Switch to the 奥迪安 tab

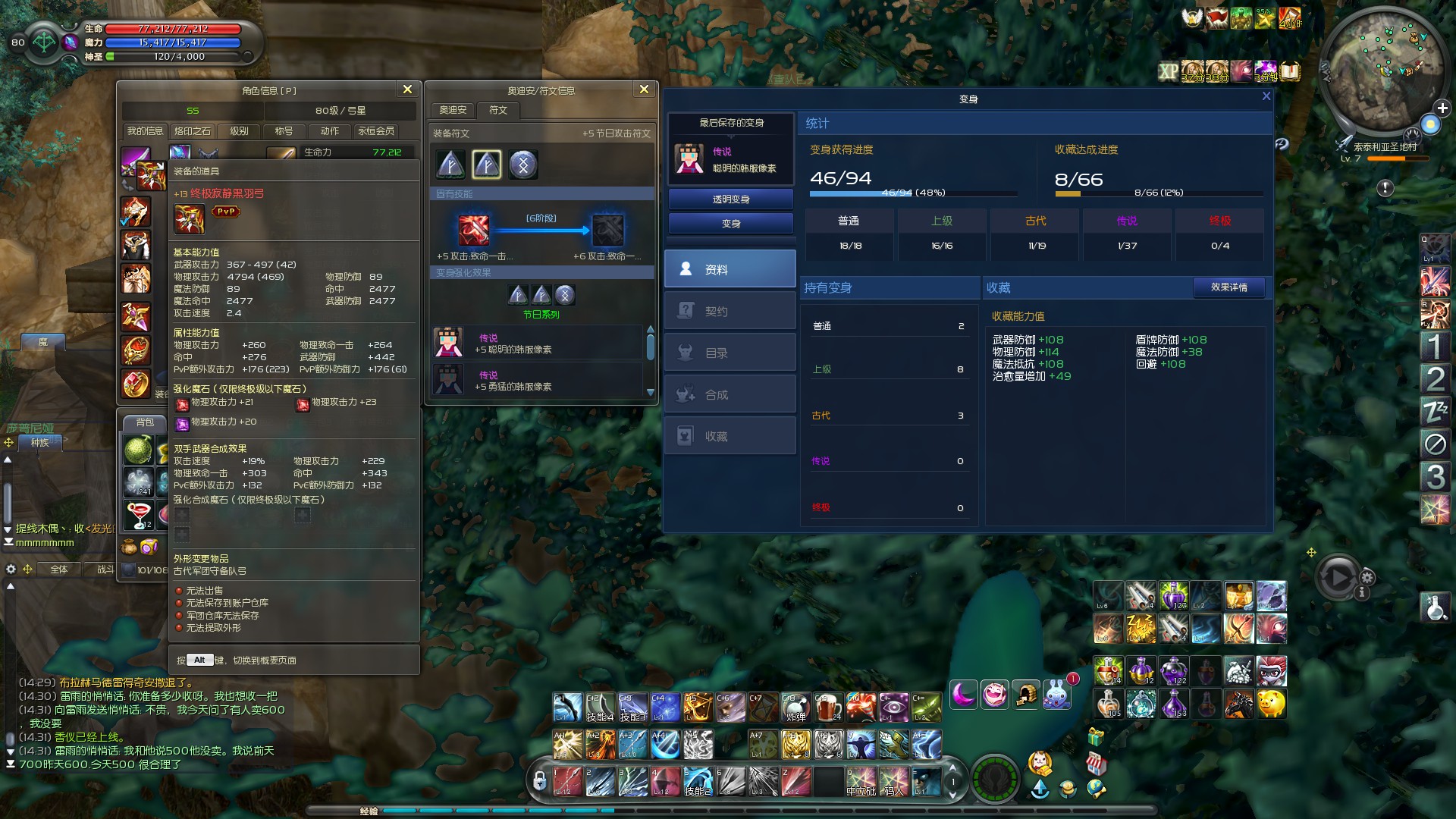[453, 110]
